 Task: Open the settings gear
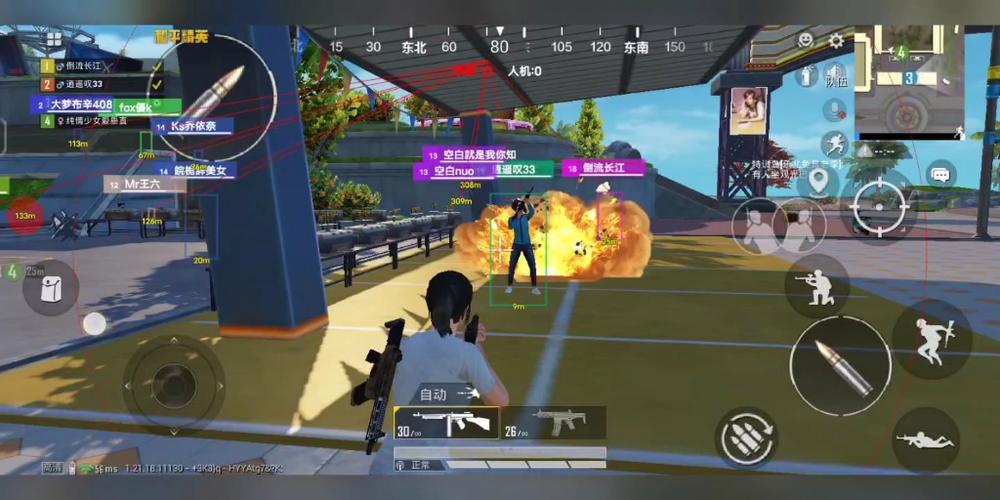pos(836,41)
